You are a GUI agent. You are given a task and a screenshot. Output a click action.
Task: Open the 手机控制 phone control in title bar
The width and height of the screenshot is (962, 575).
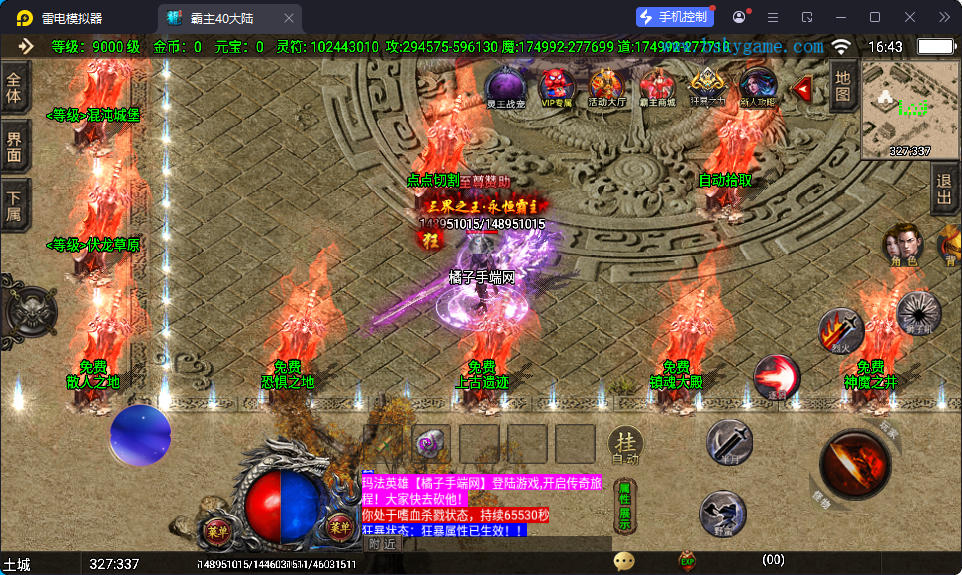coord(675,17)
